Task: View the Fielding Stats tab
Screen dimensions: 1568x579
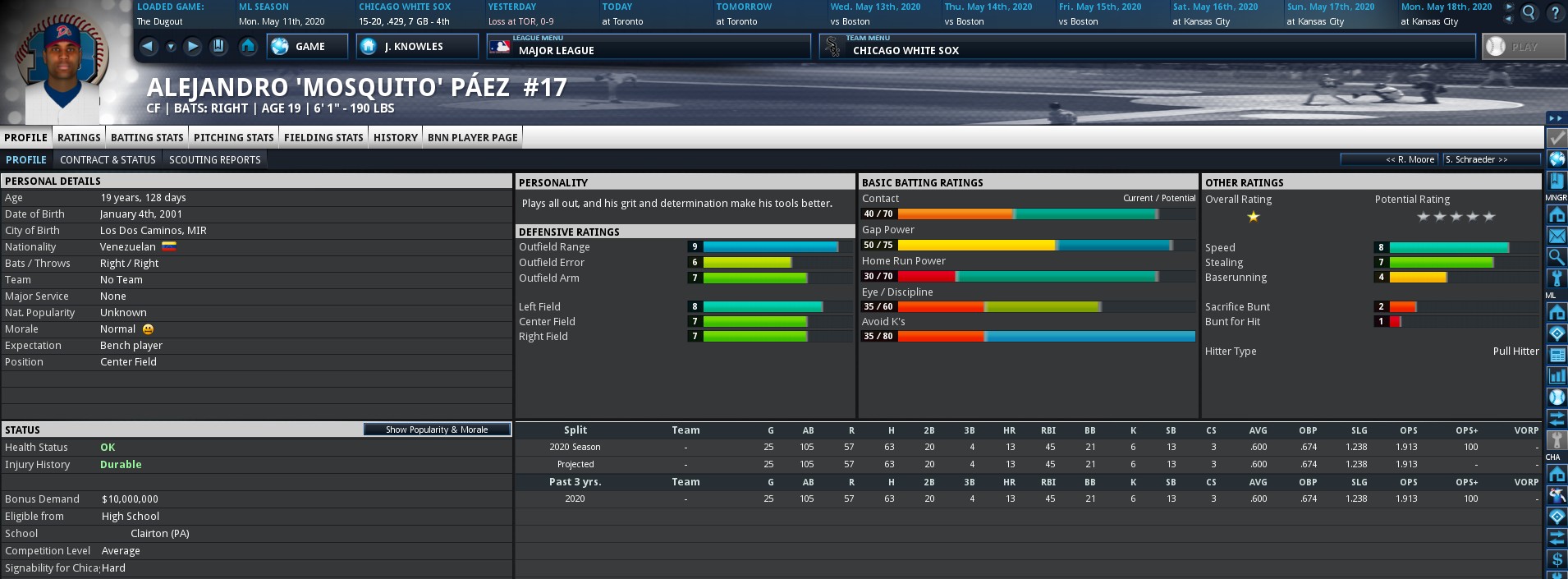Action: [x=323, y=137]
